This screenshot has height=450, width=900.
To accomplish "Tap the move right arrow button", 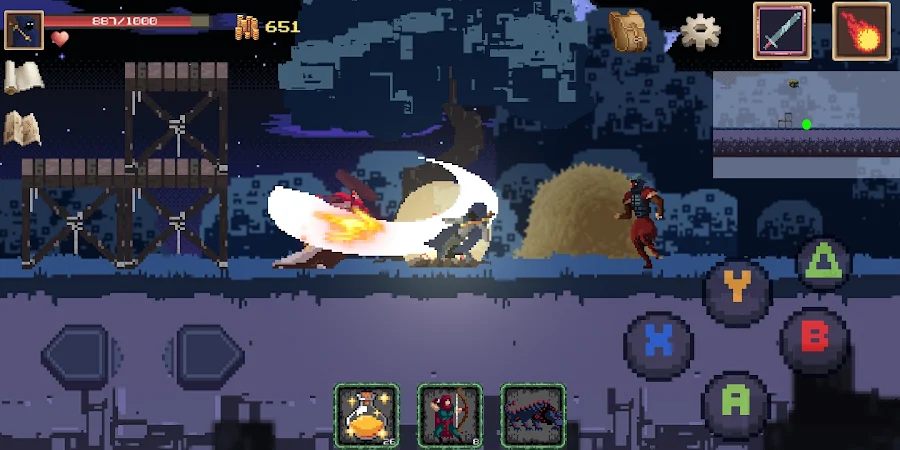I will pos(209,355).
